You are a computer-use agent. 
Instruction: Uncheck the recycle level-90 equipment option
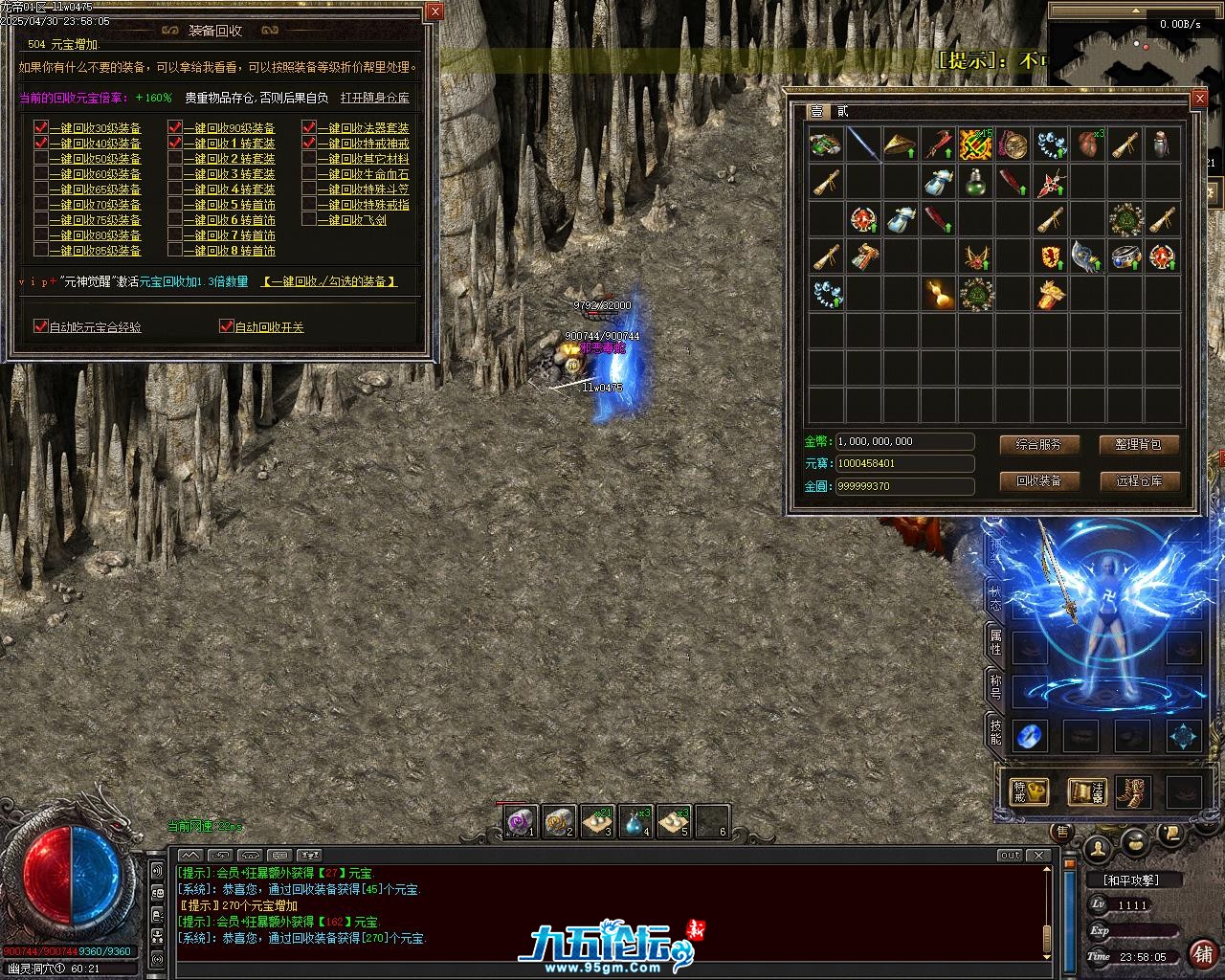(175, 128)
